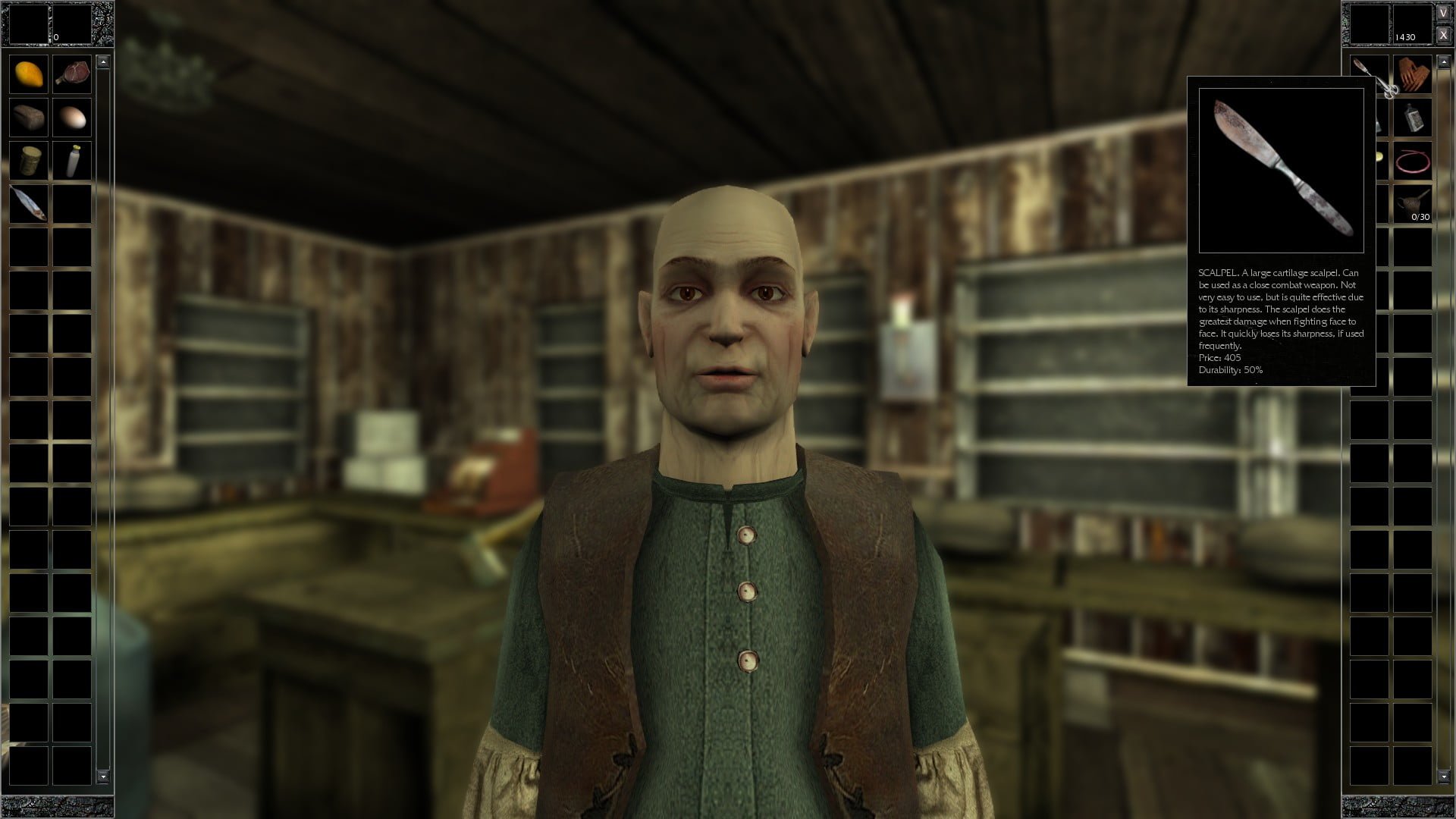The width and height of the screenshot is (1456, 819).
Task: Confirm the trade with the V button
Action: coord(1443,13)
